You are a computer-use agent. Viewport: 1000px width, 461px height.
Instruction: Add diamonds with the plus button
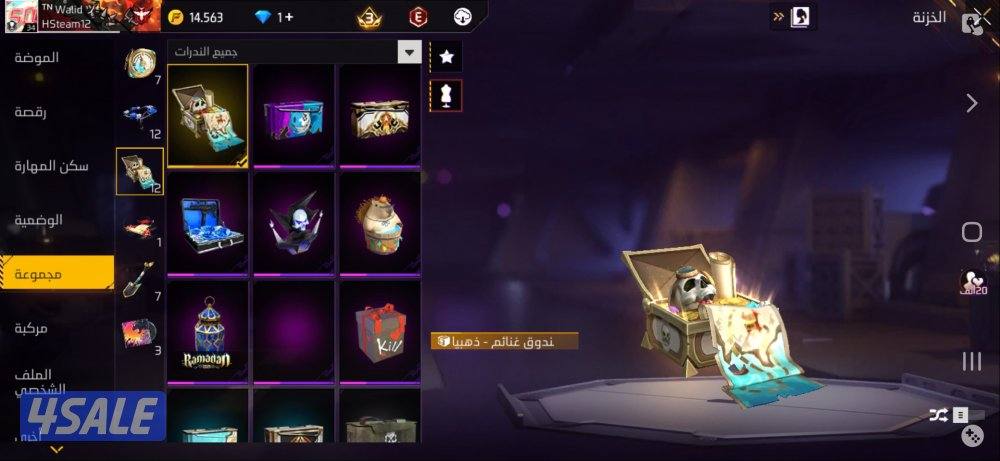286,17
